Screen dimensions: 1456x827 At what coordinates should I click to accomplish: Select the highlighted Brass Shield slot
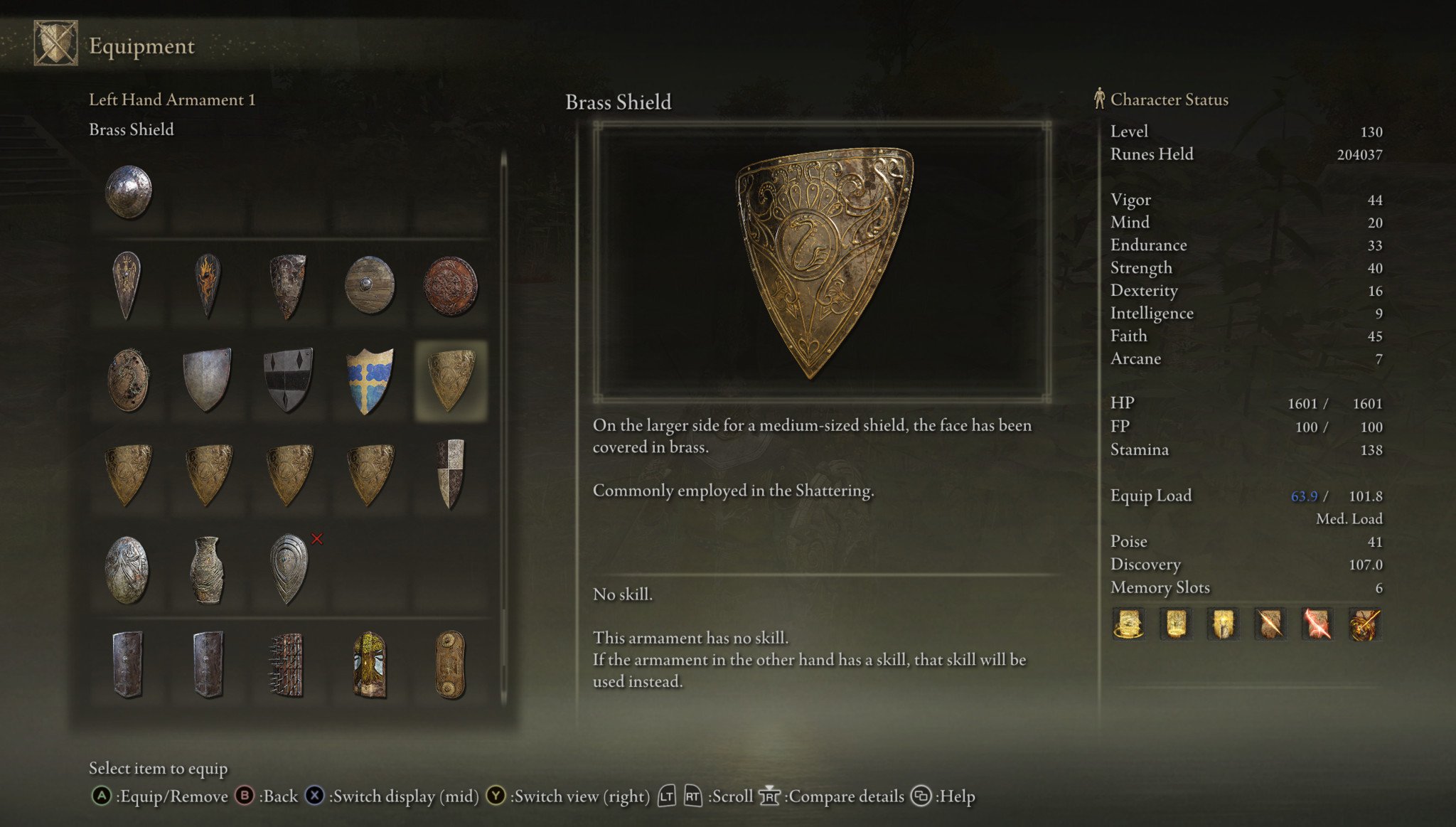[450, 380]
